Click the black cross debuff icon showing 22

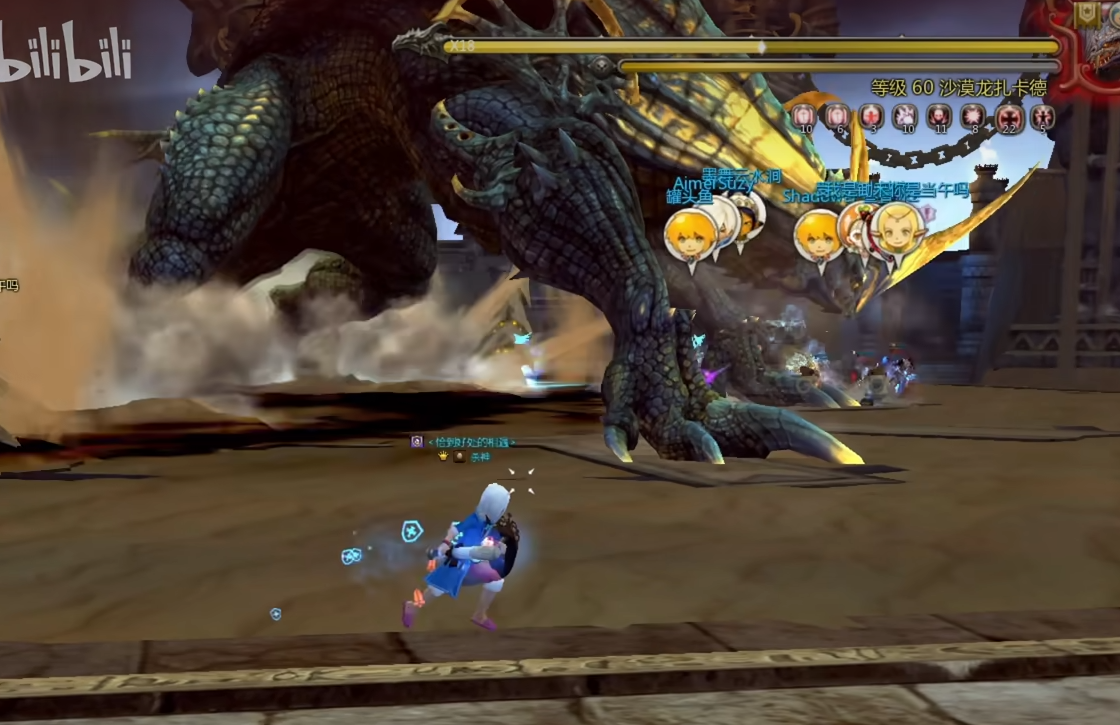(1009, 118)
